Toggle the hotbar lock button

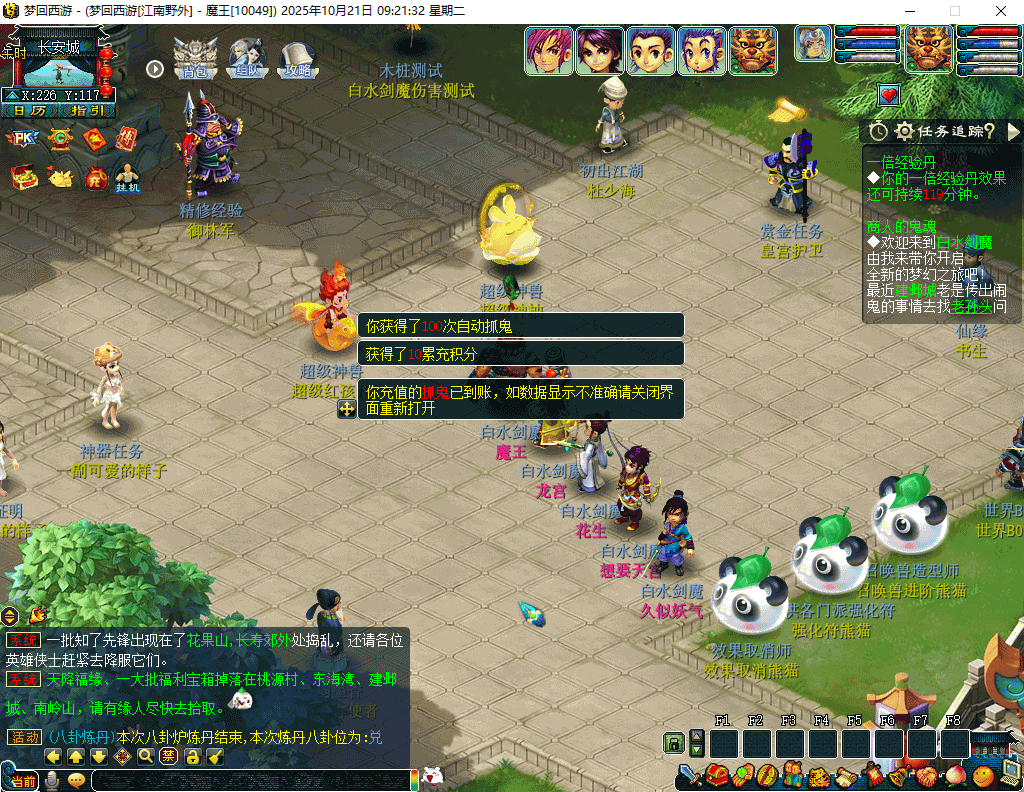tap(674, 743)
